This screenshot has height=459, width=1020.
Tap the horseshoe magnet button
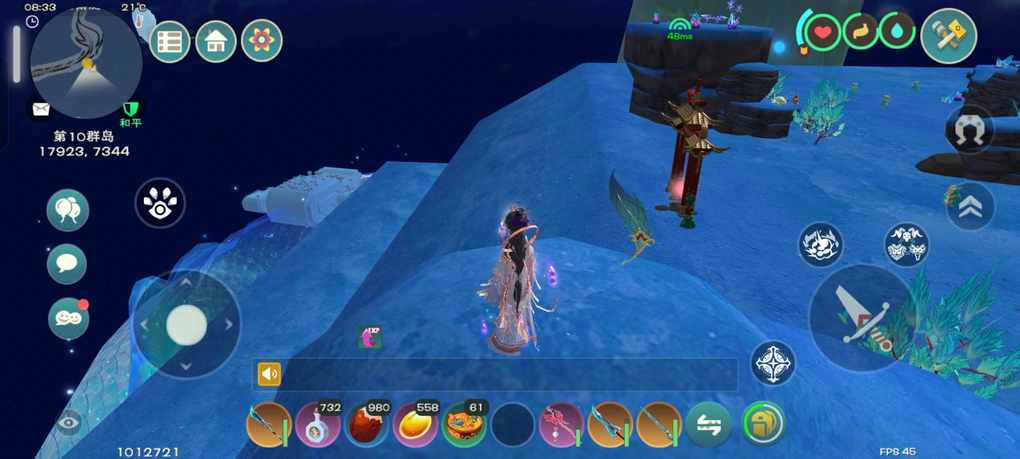coord(970,131)
